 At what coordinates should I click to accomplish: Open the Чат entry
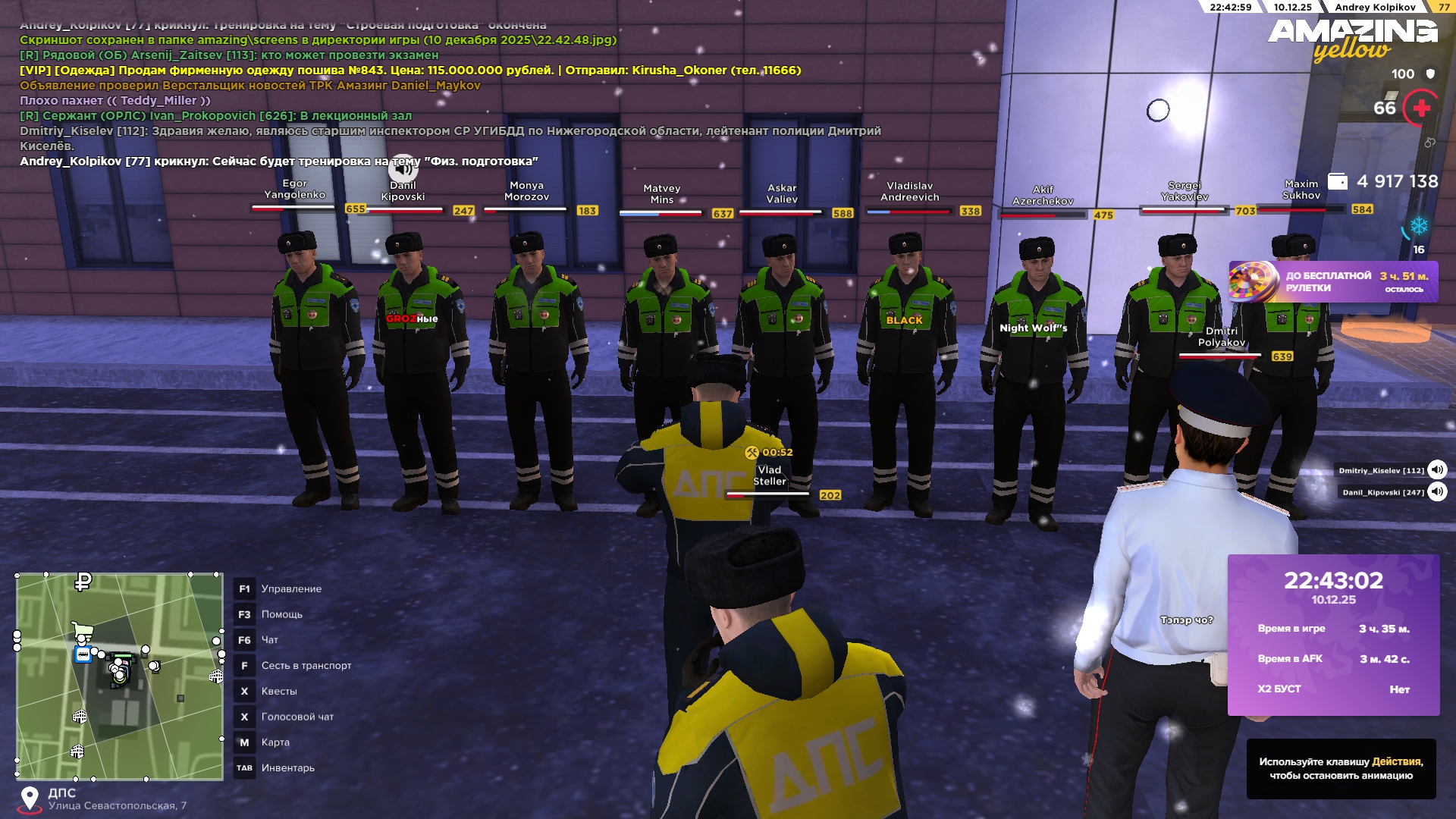pos(269,640)
